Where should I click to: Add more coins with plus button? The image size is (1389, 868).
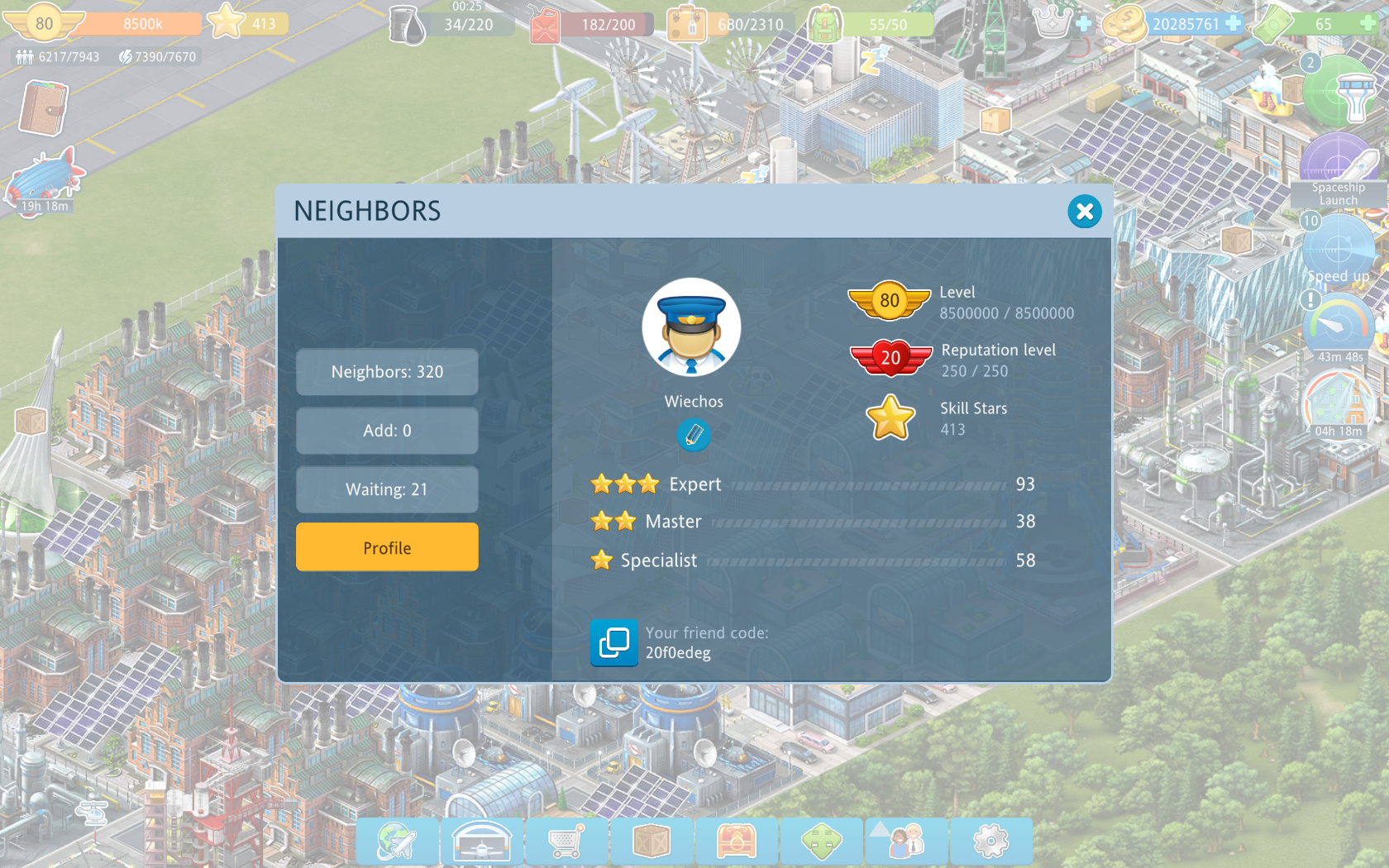point(1233,23)
